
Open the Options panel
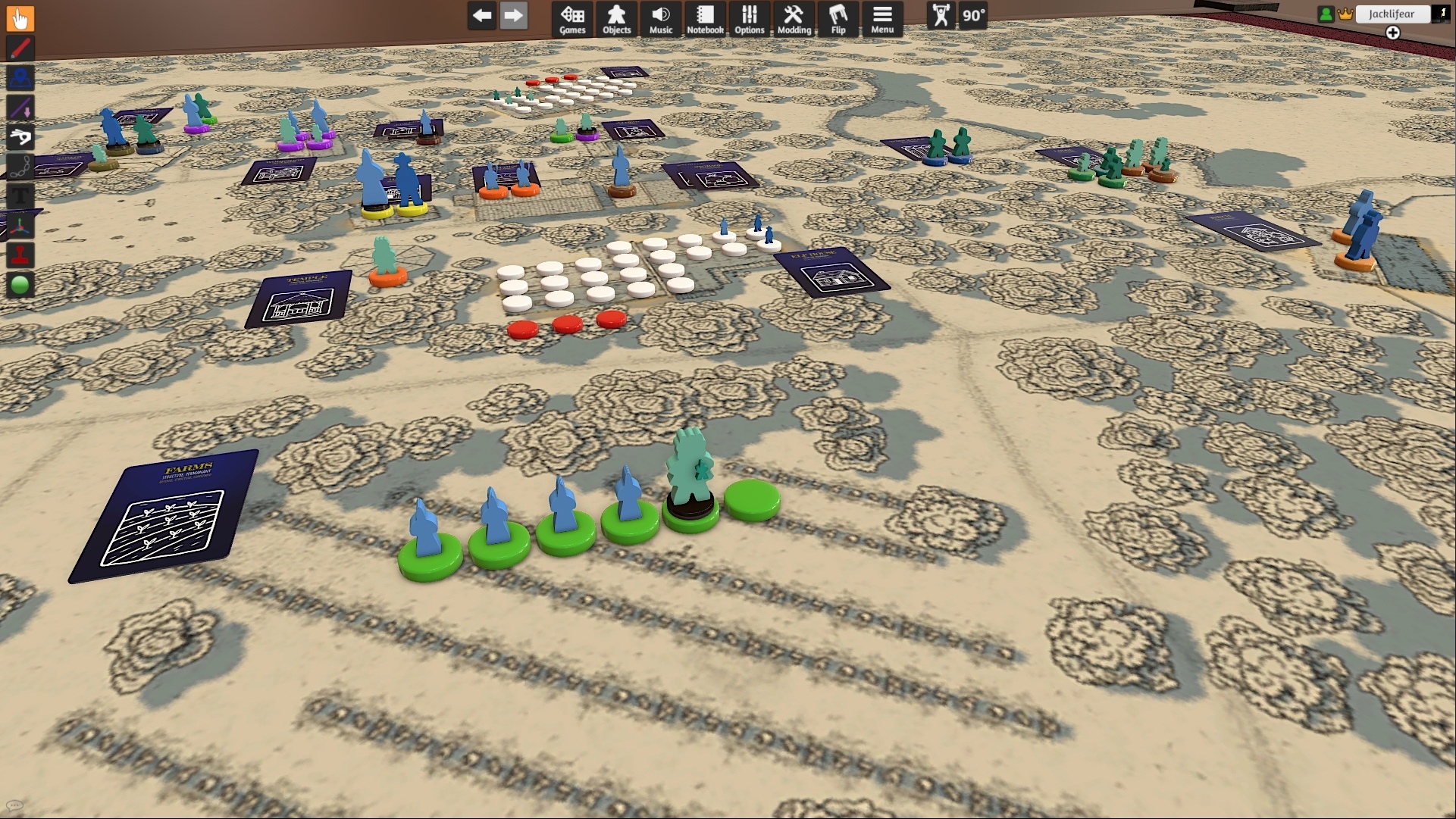749,18
